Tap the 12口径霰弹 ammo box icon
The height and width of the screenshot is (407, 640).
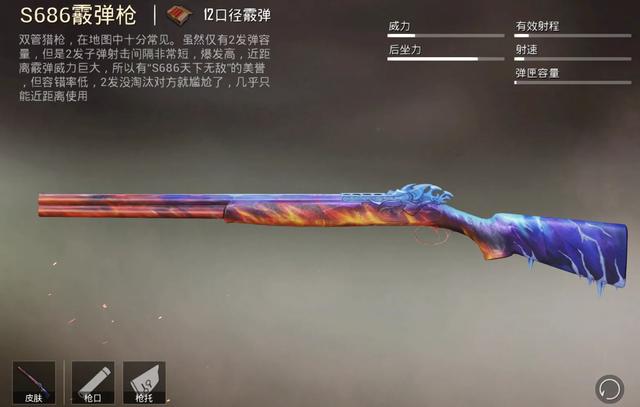181,15
